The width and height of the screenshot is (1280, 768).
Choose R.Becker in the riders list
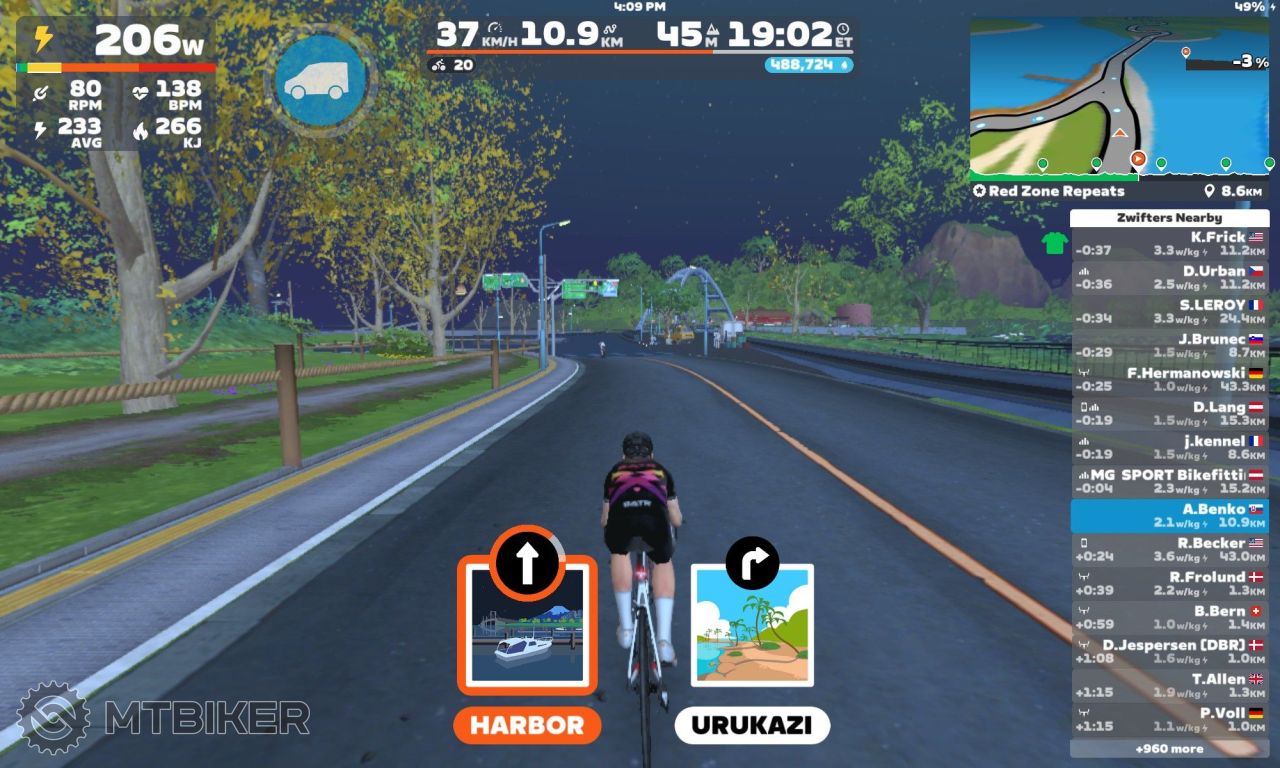click(x=1169, y=550)
